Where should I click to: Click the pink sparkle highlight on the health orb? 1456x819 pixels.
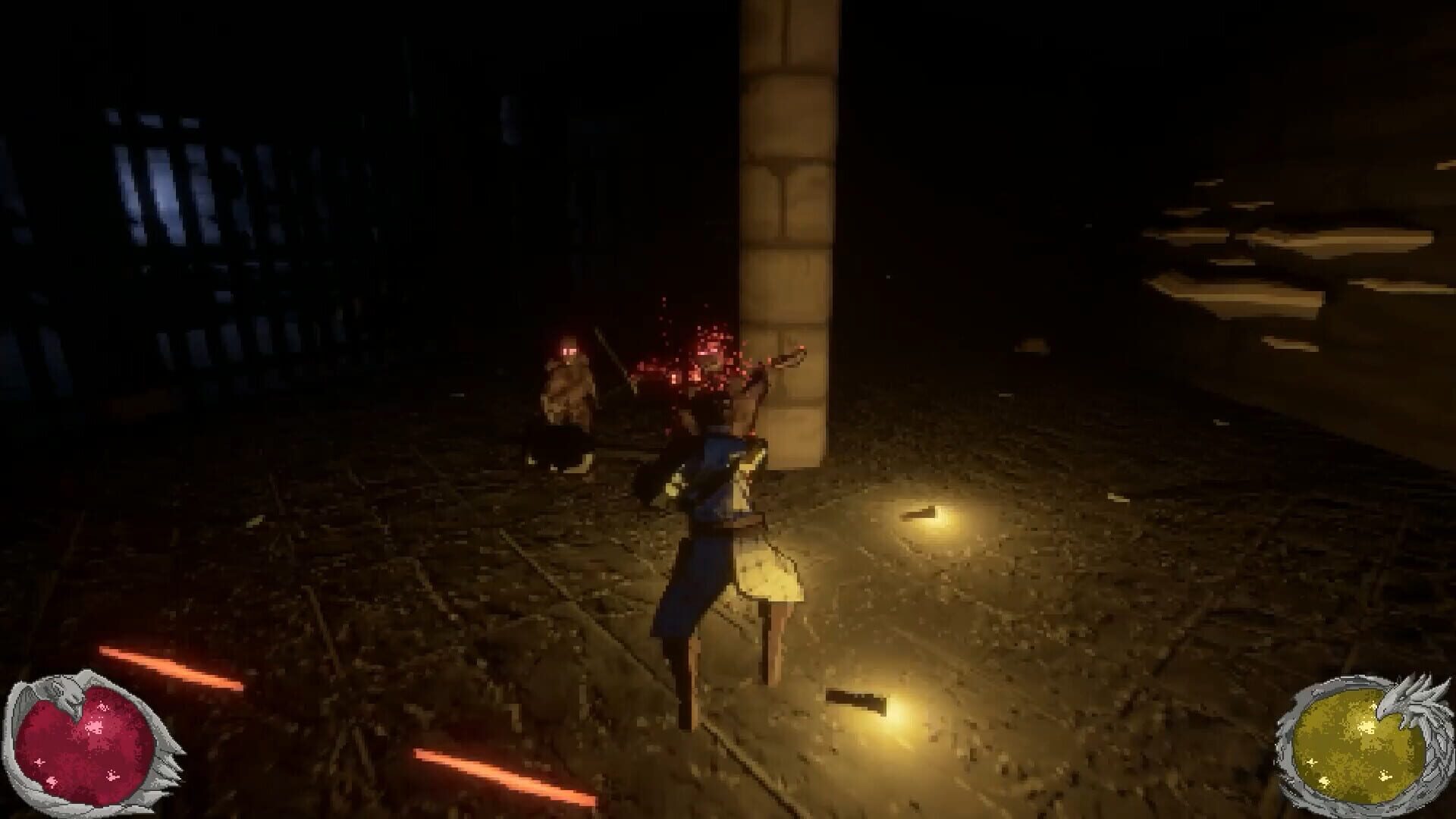point(93,725)
